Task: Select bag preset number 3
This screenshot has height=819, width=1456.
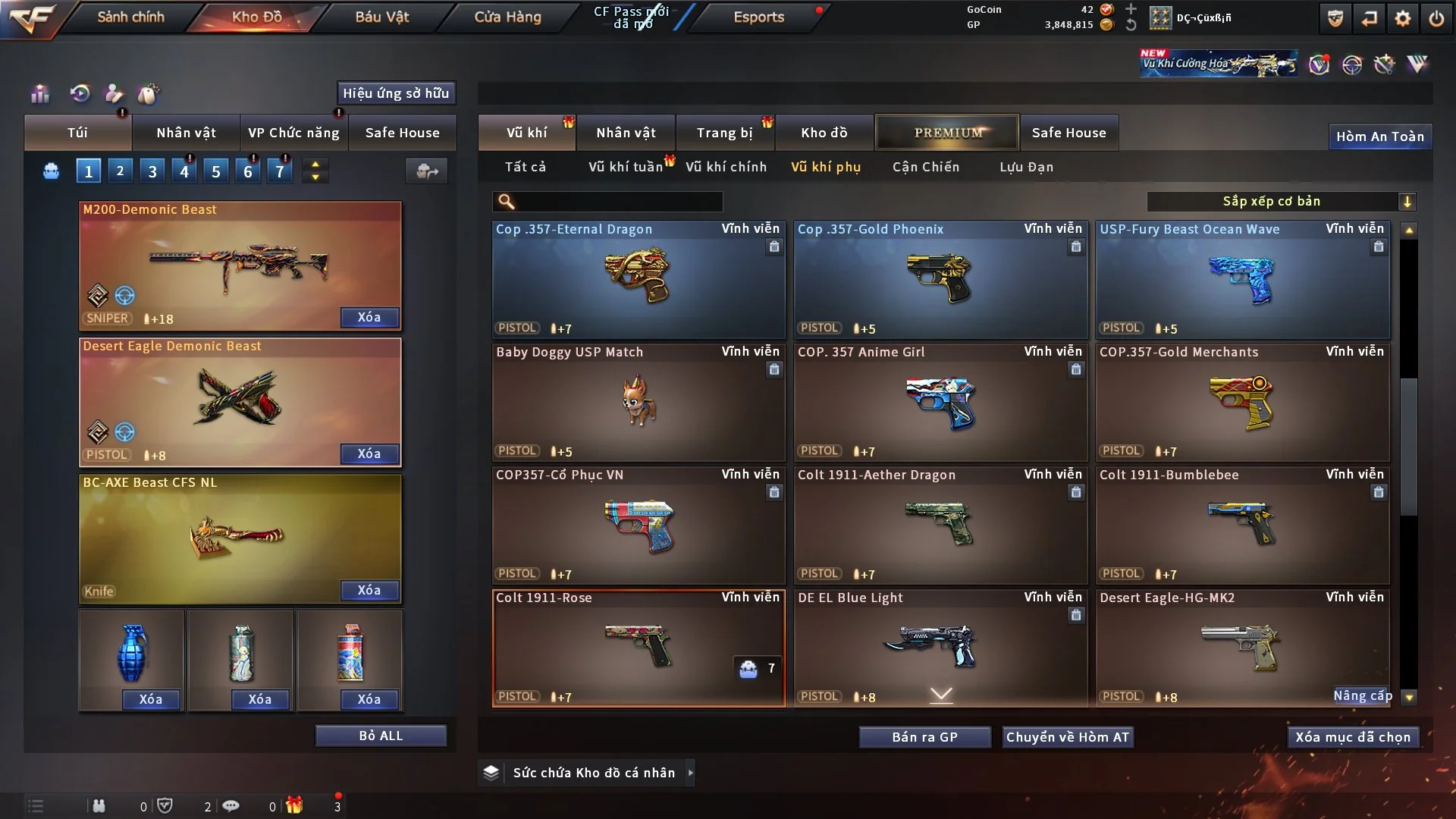Action: click(152, 171)
